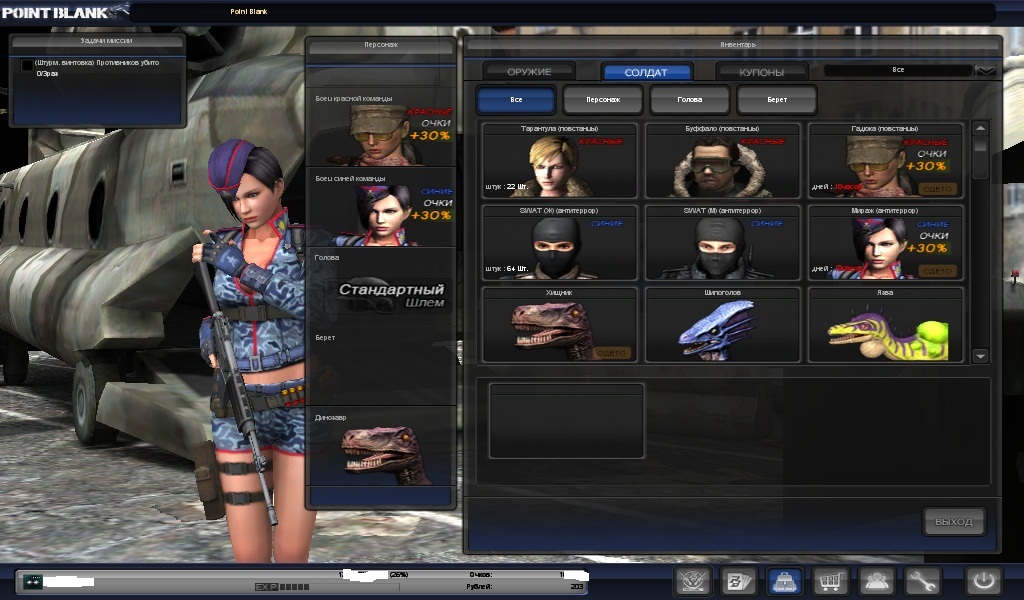Screen dimensions: 1024x600
Task: Pick the Буффало character item
Action: pyautogui.click(x=723, y=160)
